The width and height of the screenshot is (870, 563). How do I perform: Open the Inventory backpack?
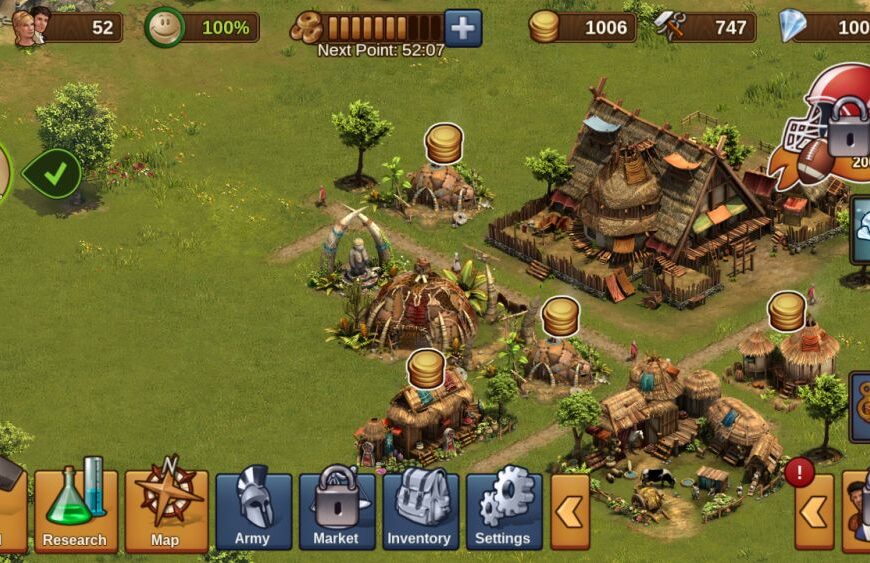coord(420,511)
